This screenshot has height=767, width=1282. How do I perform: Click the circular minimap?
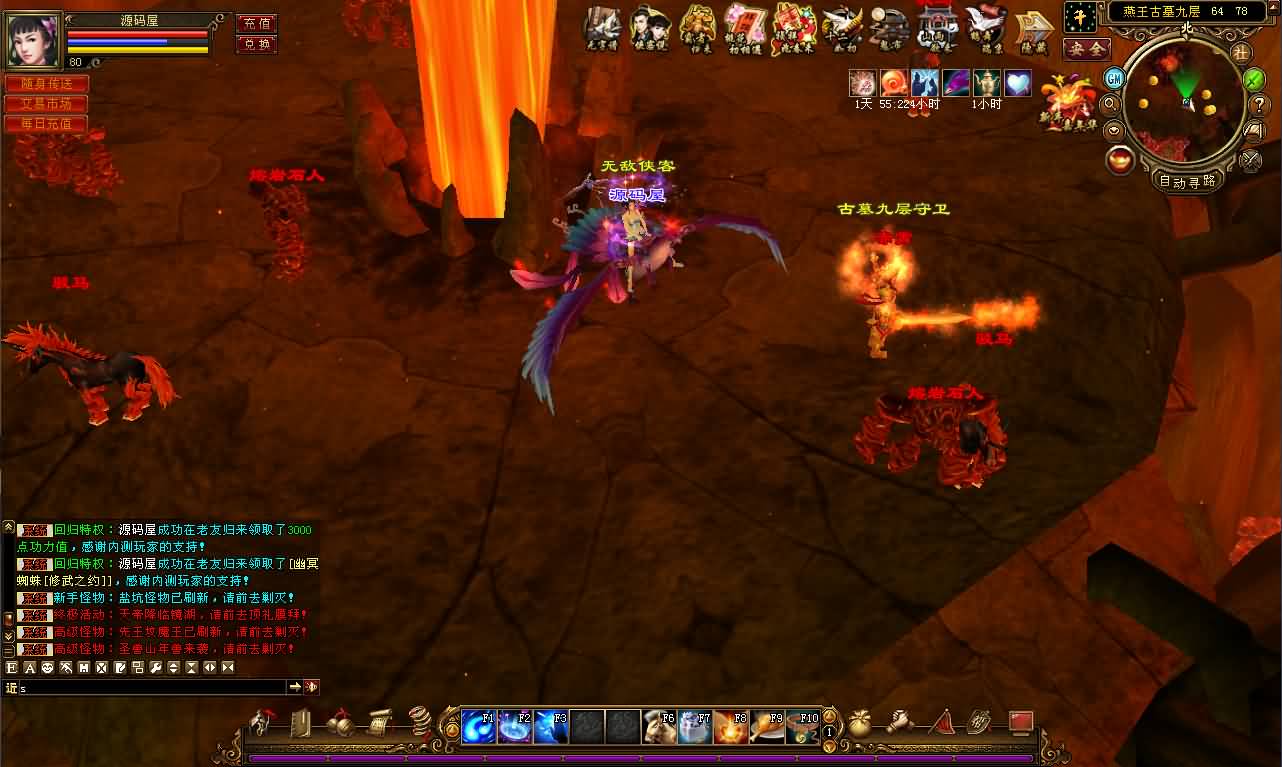(x=1183, y=100)
